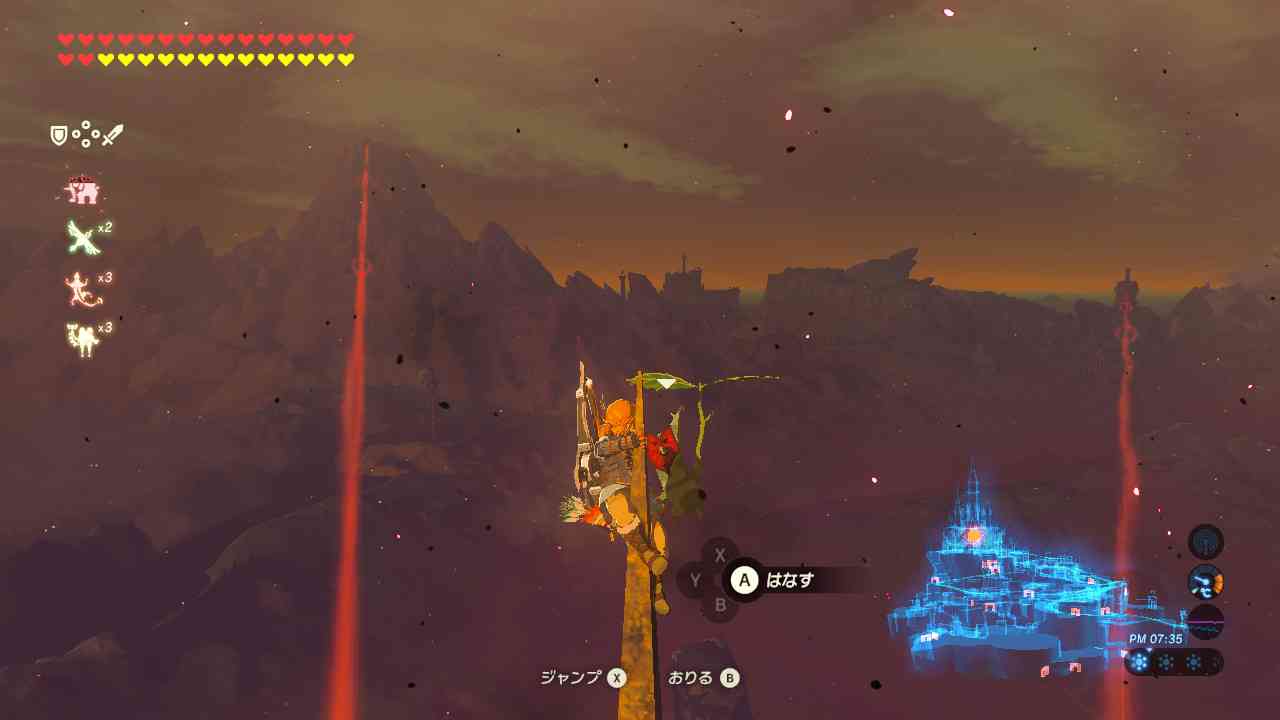Viewport: 1280px width, 720px height.
Task: Show the weather forecast strip
Action: coord(1173,662)
